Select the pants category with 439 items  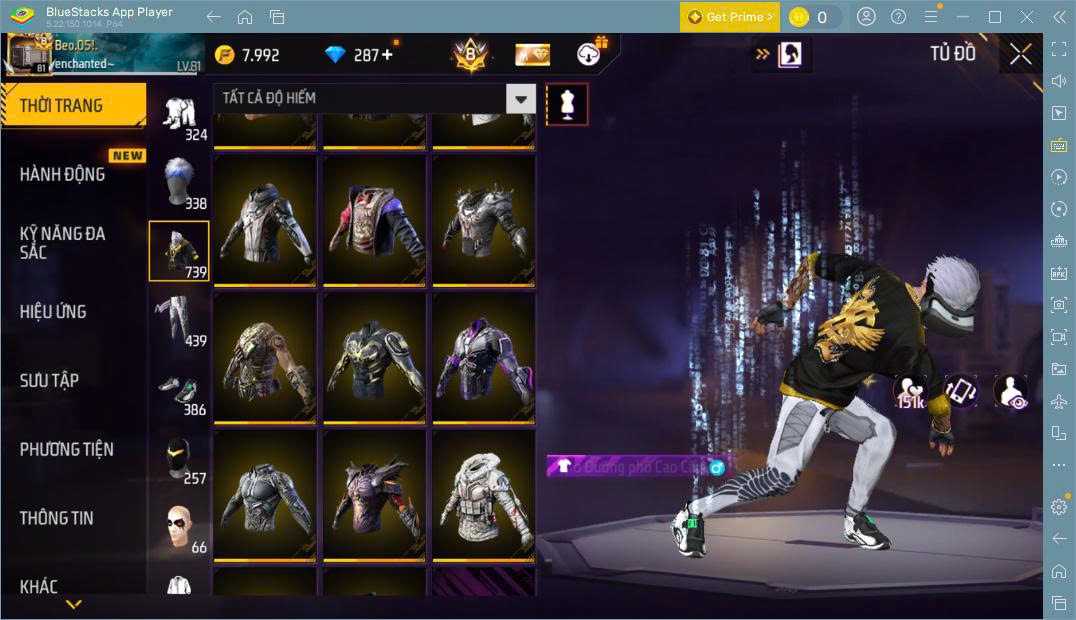[179, 320]
